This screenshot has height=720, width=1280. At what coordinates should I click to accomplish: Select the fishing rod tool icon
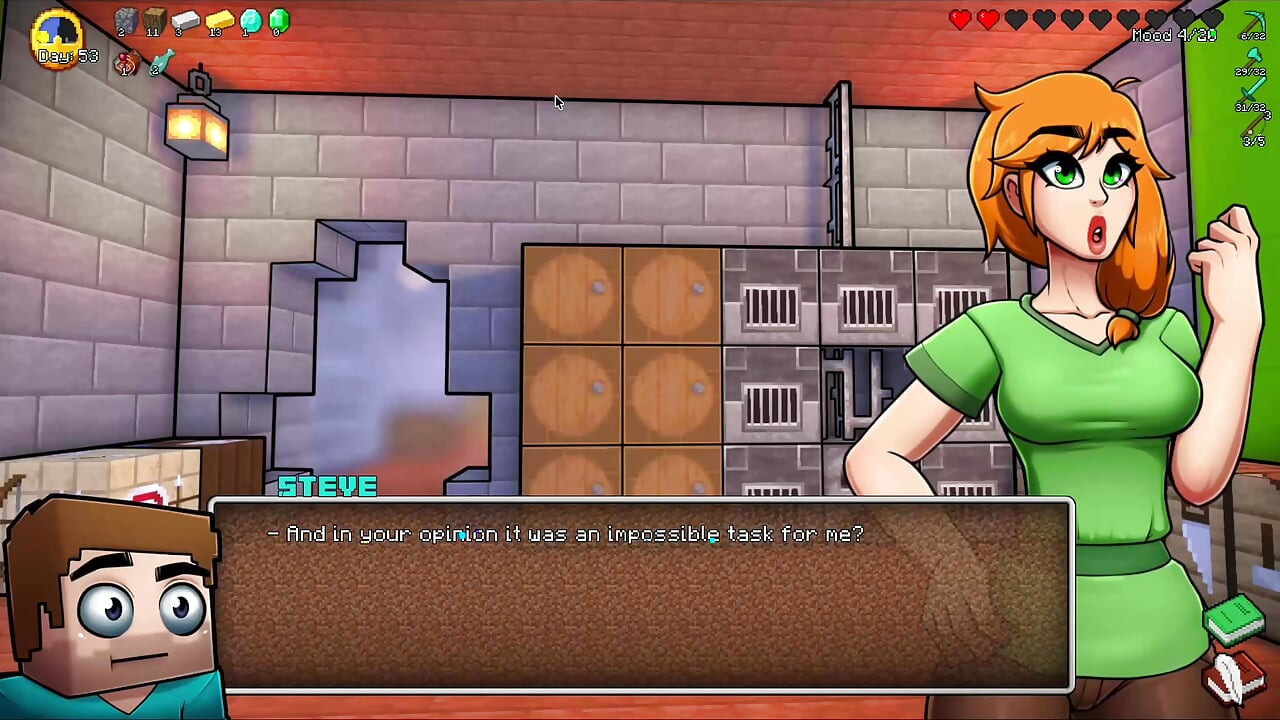tap(1252, 125)
